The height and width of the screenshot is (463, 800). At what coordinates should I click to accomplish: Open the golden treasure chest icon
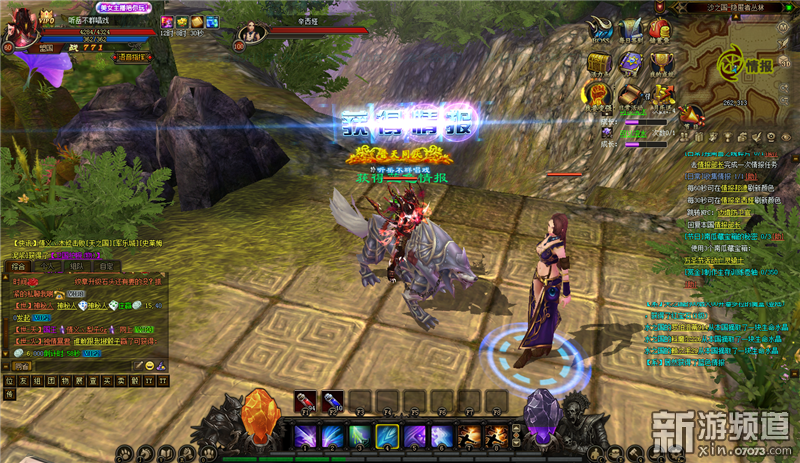(x=600, y=63)
